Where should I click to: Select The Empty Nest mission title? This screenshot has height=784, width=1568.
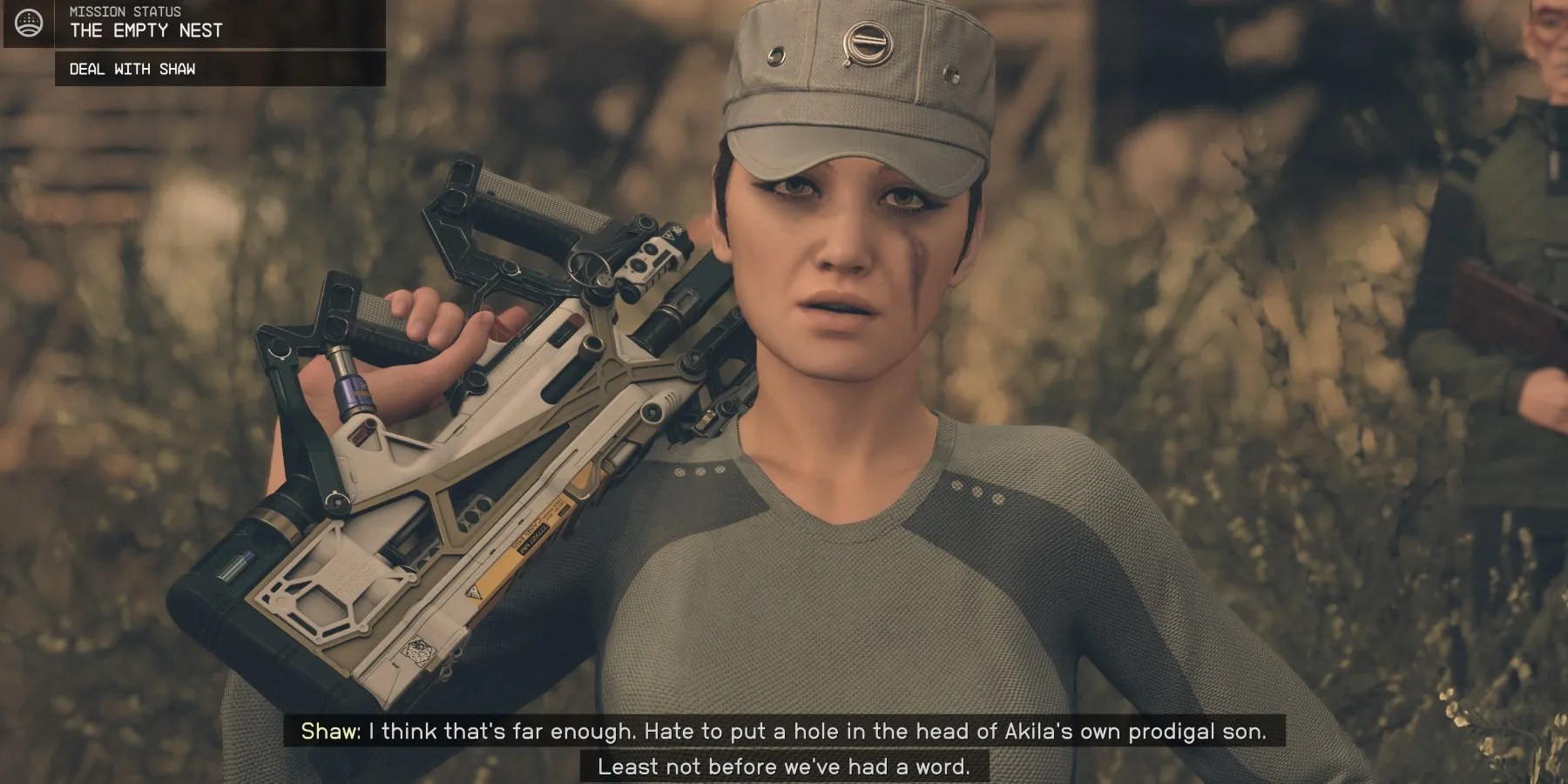point(146,30)
